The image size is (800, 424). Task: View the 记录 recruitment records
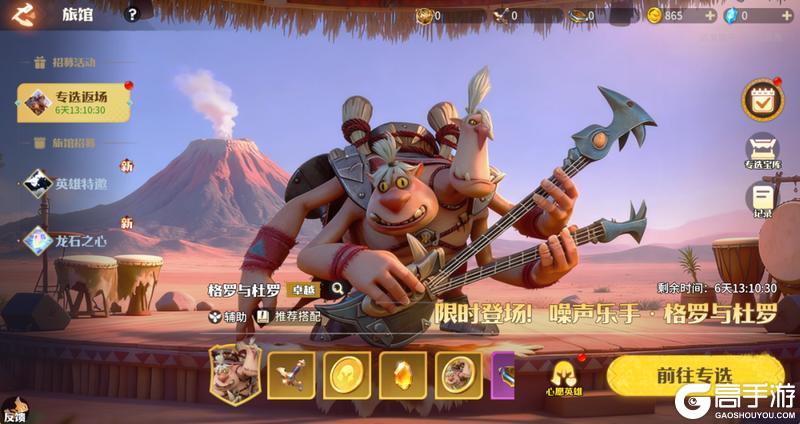pos(763,199)
